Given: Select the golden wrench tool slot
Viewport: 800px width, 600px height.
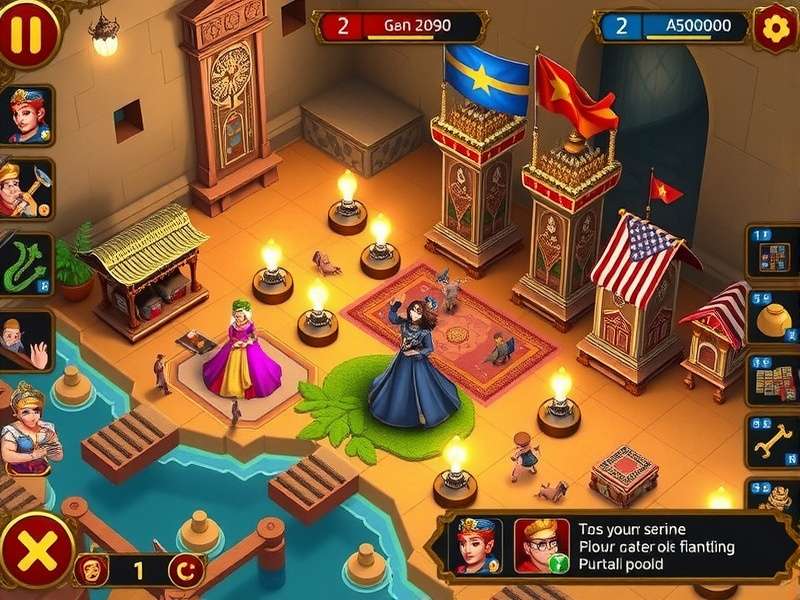Looking at the screenshot, I should pos(773,441).
